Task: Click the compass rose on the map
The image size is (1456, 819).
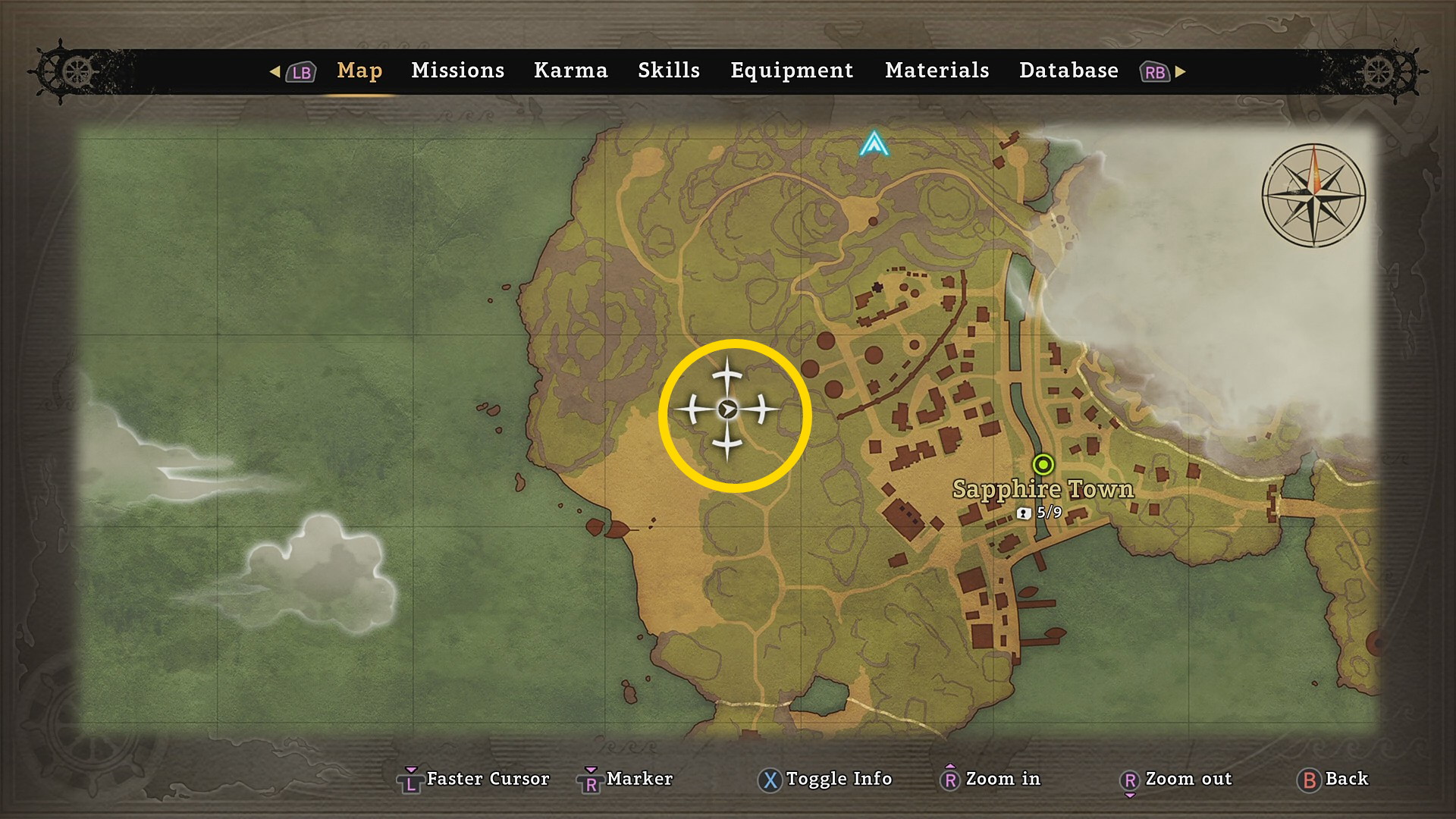Action: [1313, 195]
